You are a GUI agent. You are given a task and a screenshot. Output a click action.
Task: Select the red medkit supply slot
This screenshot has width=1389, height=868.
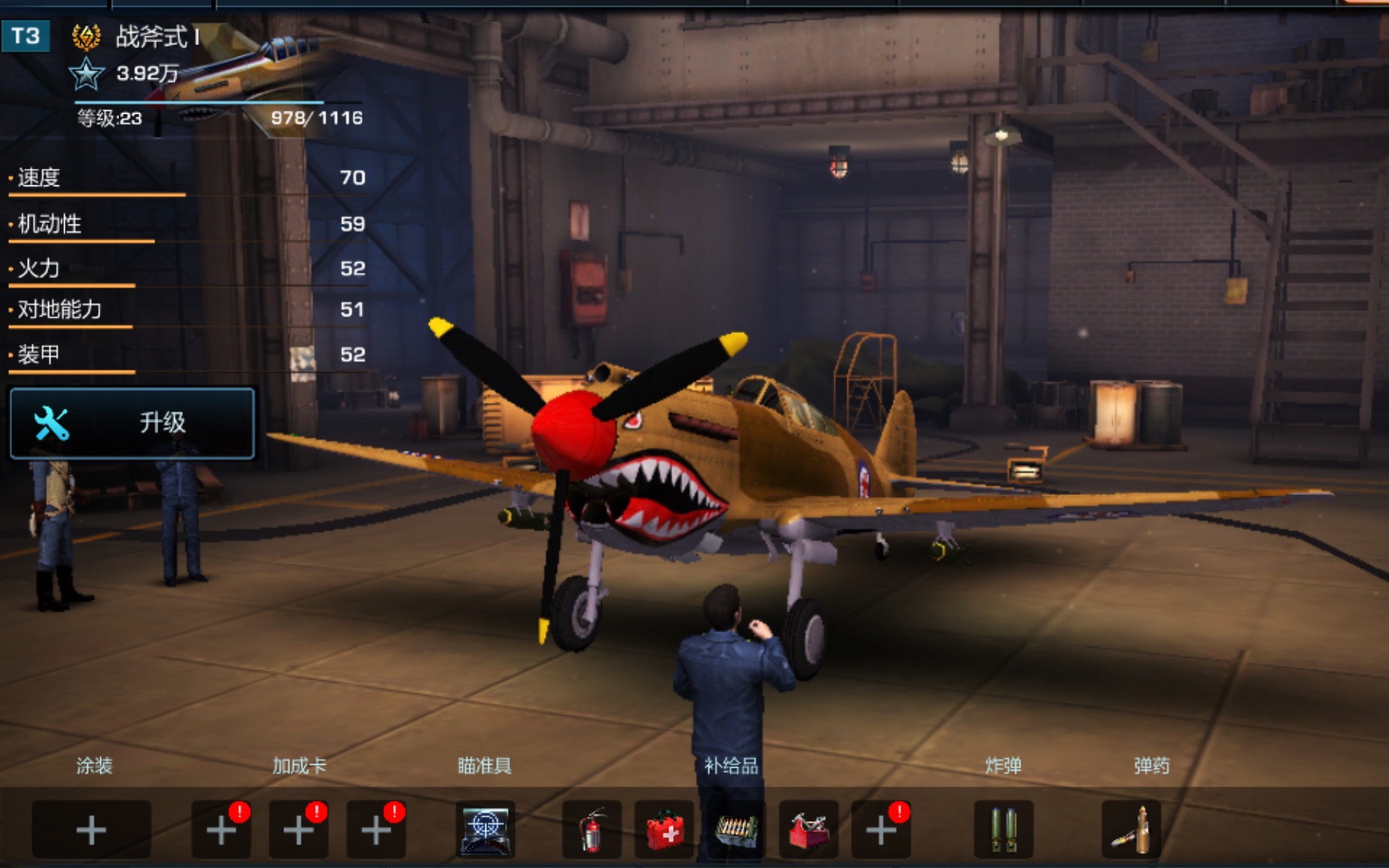(x=664, y=830)
